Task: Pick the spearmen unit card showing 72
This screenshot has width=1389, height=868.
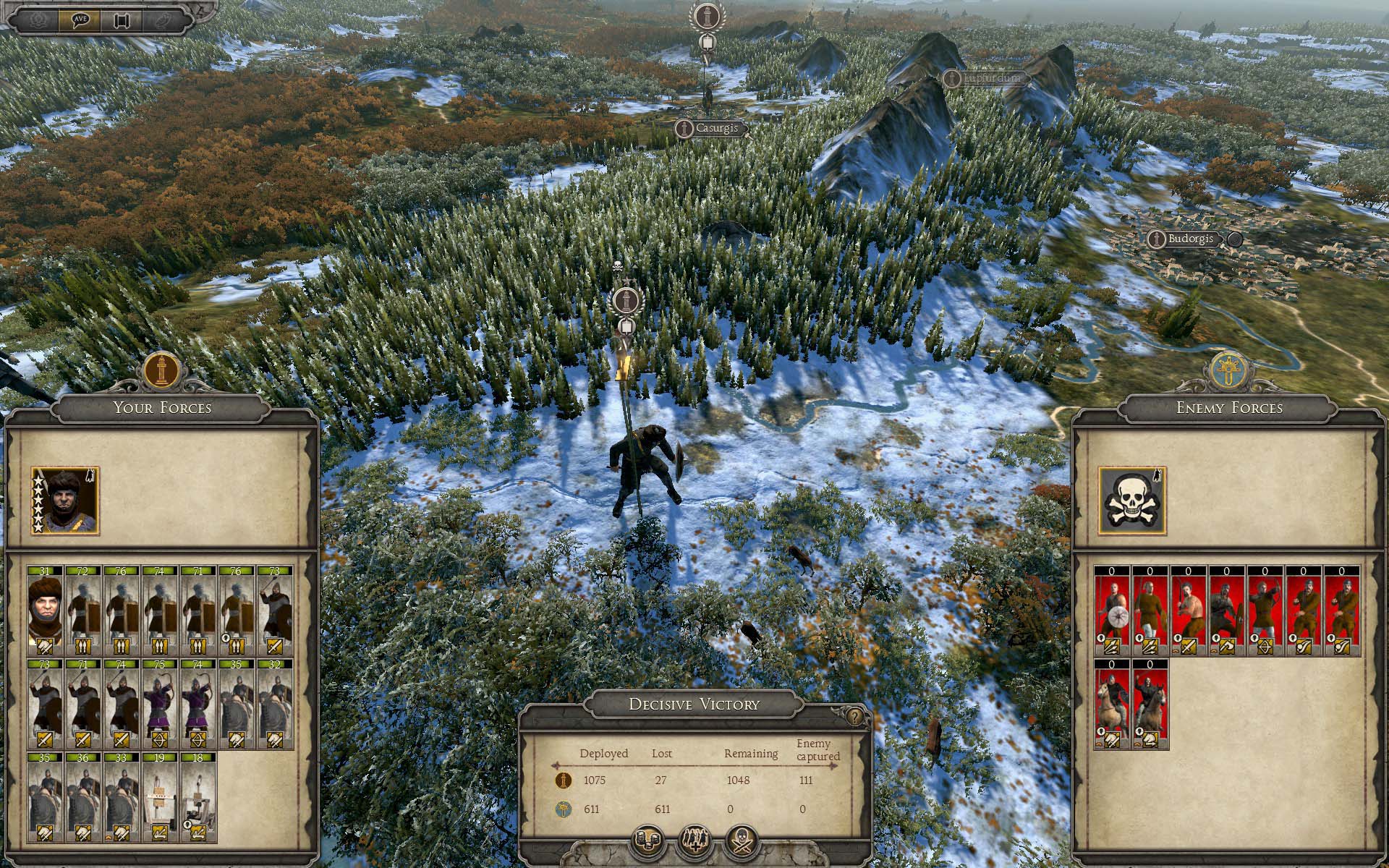Action: [83, 611]
